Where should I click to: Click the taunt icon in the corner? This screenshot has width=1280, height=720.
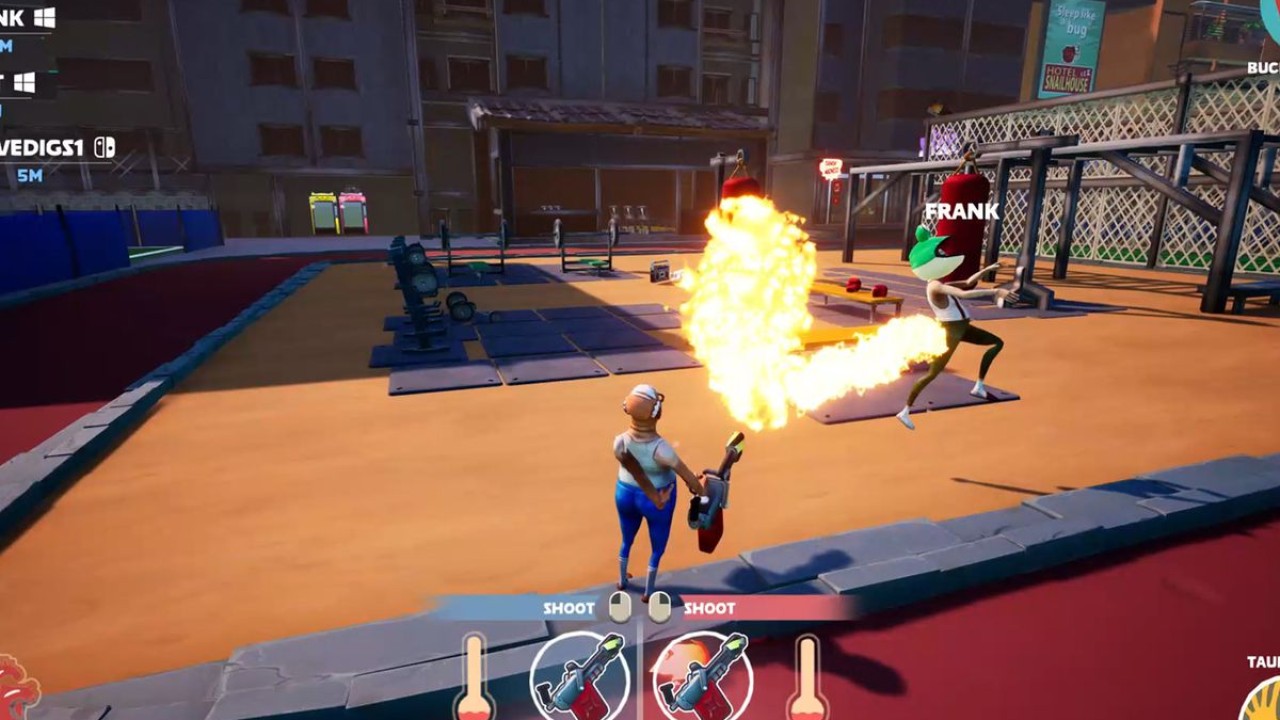tap(1262, 697)
